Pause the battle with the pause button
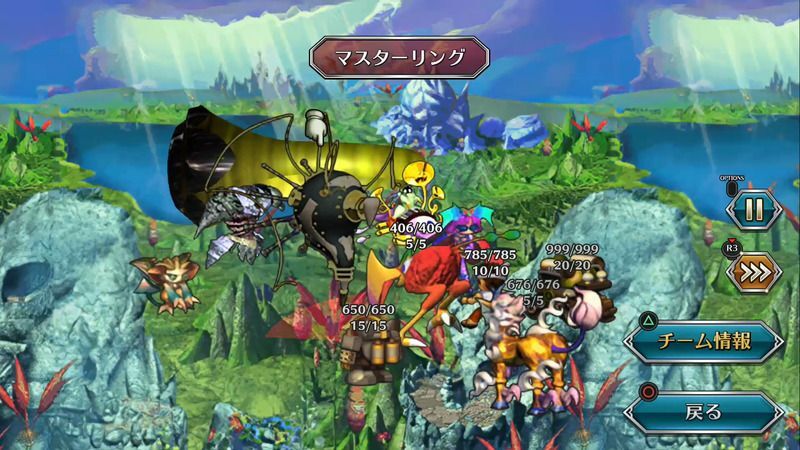Viewport: 800px width, 450px height. pos(755,210)
